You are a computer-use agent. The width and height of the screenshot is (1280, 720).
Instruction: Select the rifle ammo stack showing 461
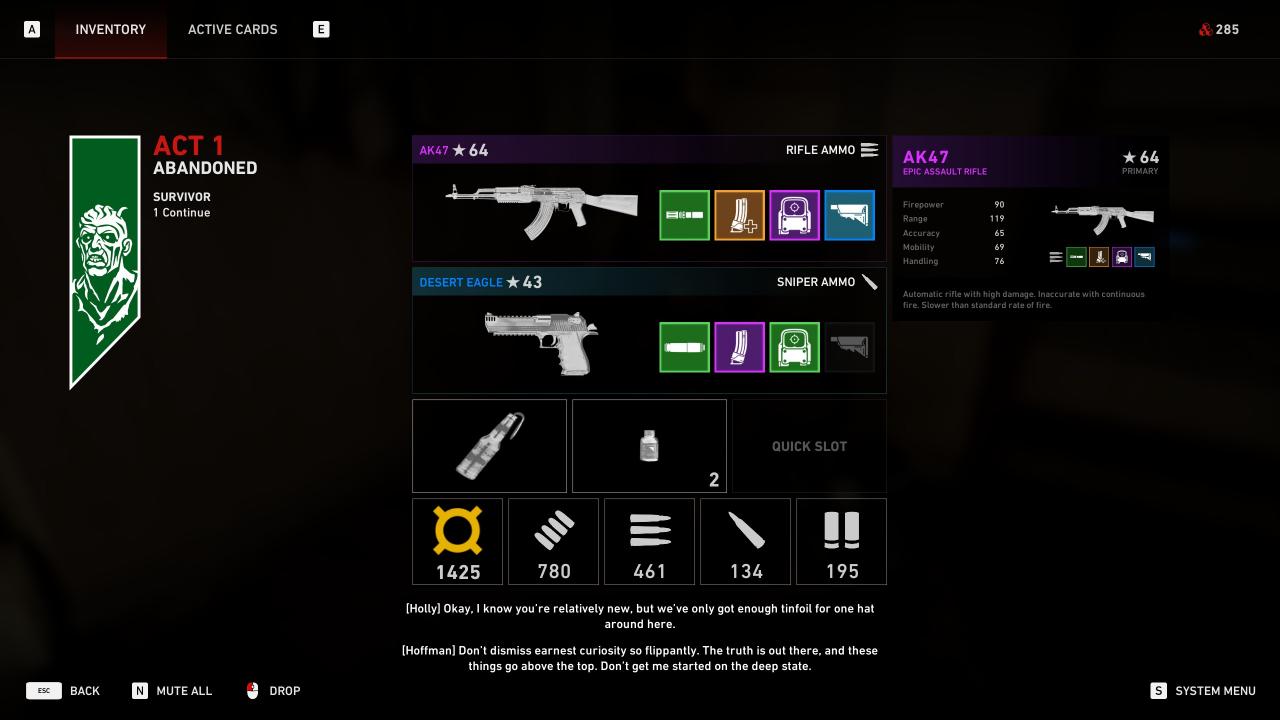click(x=649, y=541)
